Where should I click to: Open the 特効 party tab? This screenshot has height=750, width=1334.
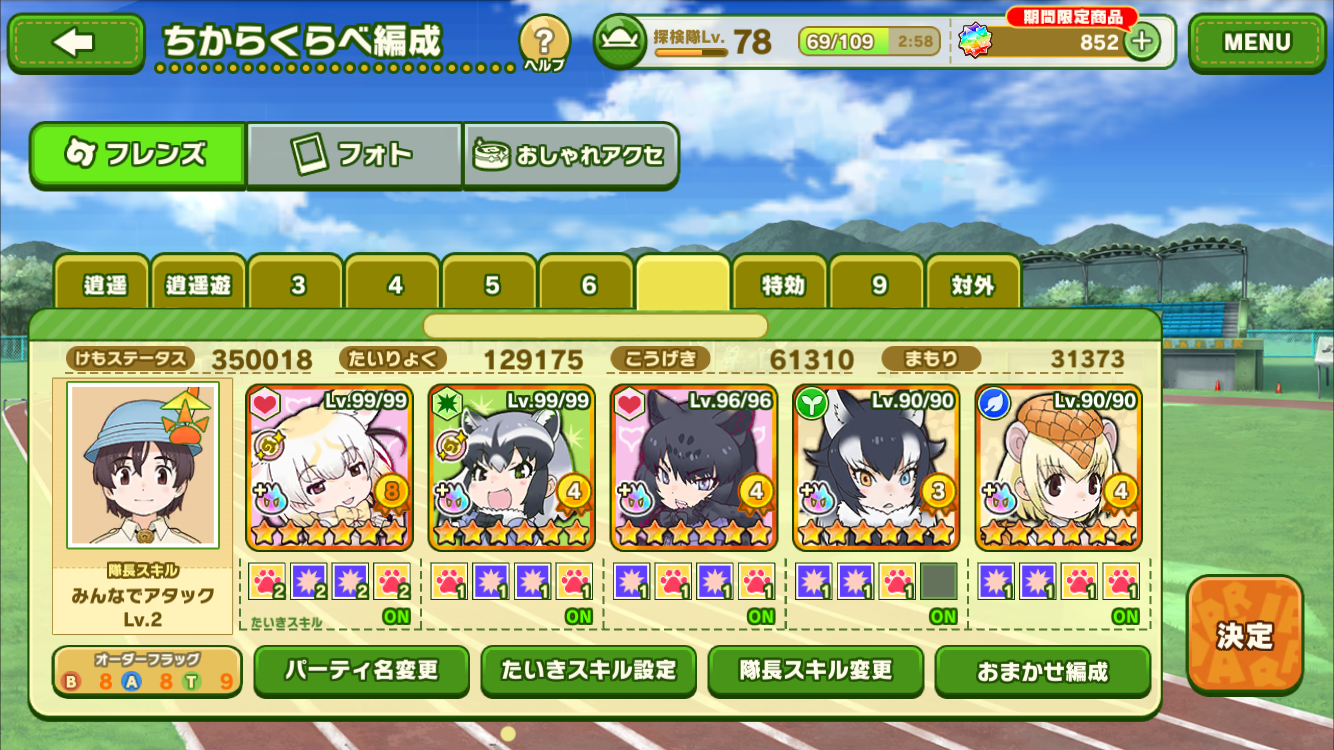[x=782, y=285]
